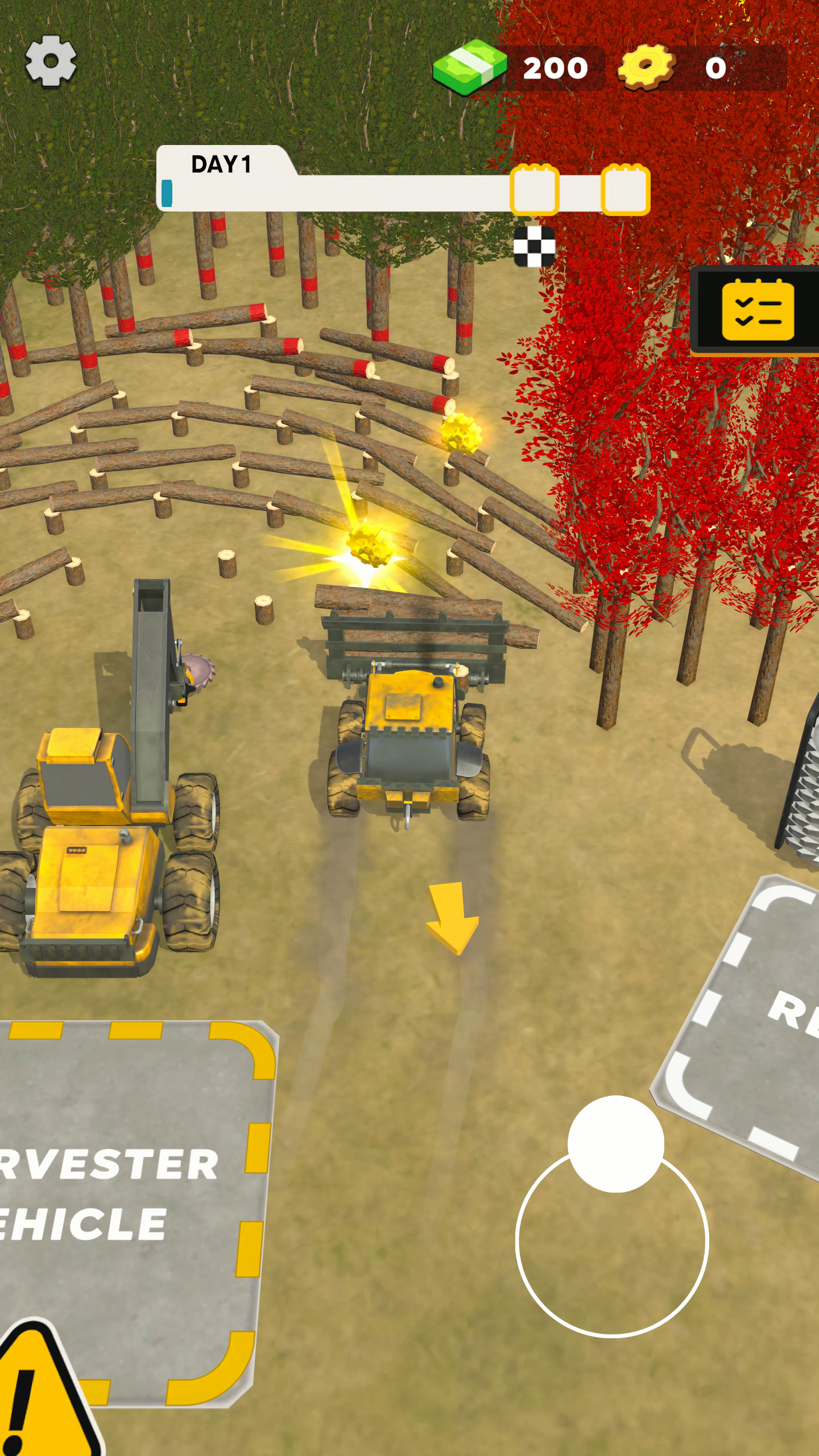Click the green cash money icon
Viewport: 819px width, 1456px height.
pyautogui.click(x=471, y=66)
